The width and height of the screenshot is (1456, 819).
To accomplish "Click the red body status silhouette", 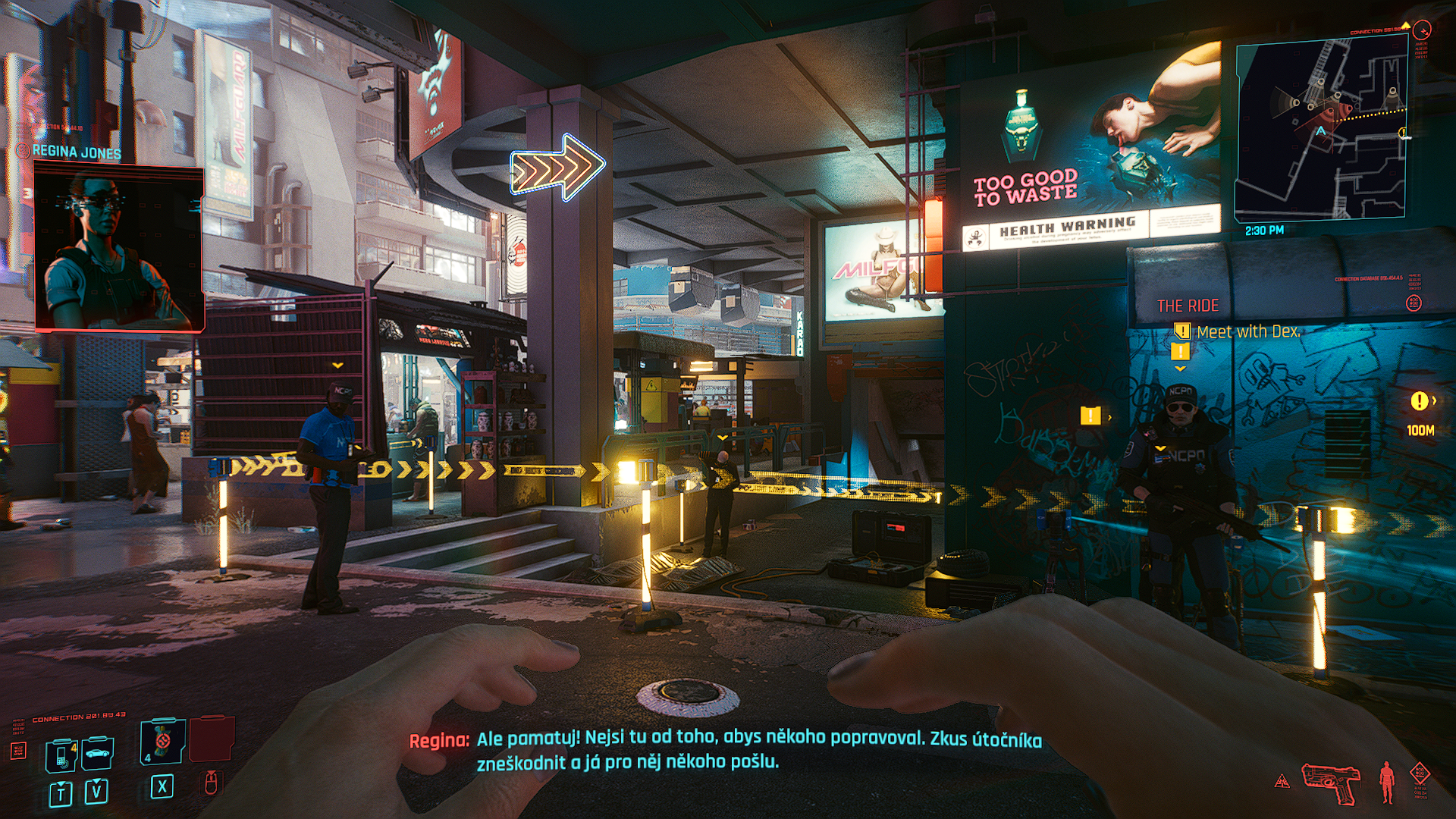I will click(1387, 783).
